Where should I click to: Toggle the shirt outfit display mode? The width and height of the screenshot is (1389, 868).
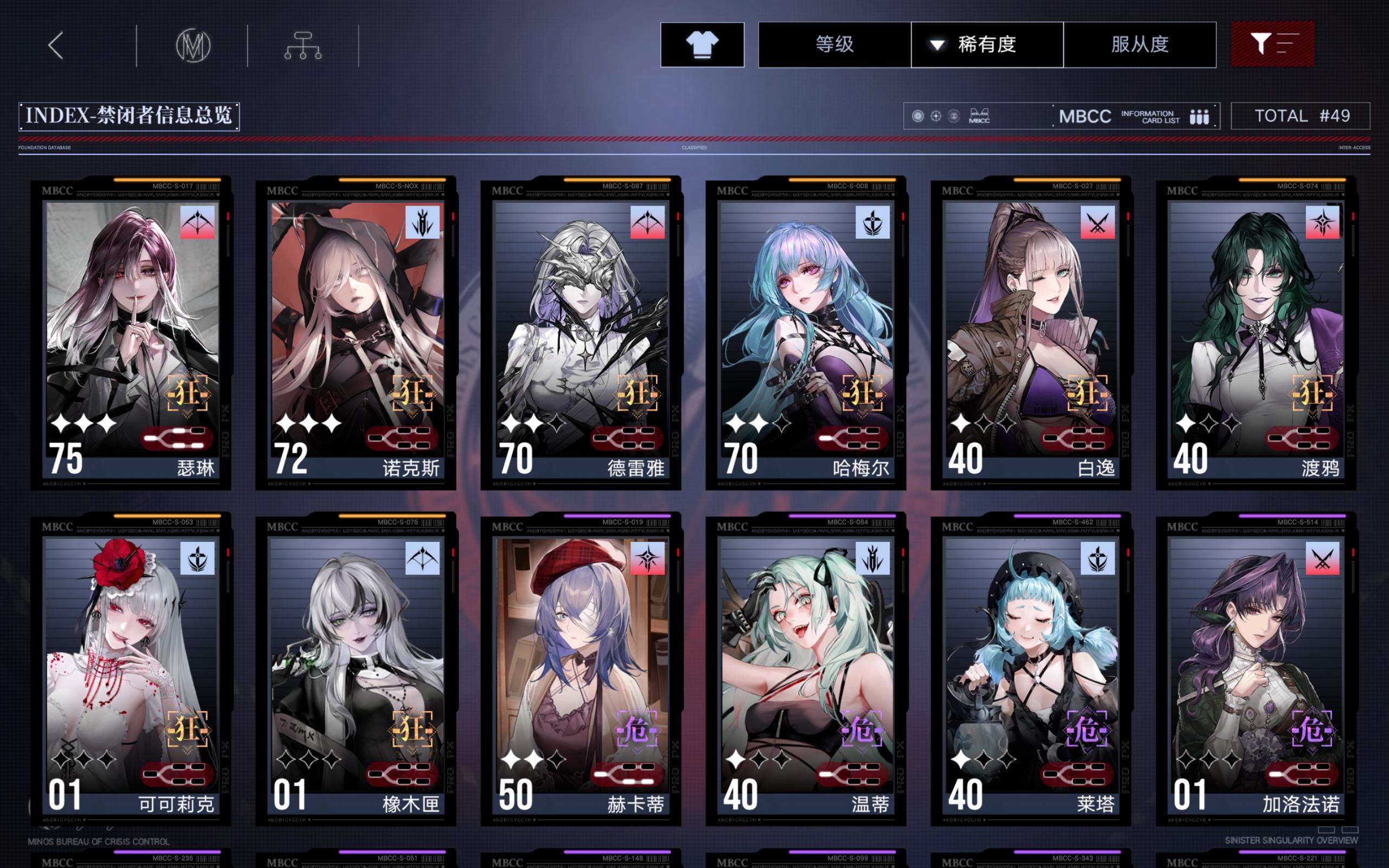[x=702, y=44]
